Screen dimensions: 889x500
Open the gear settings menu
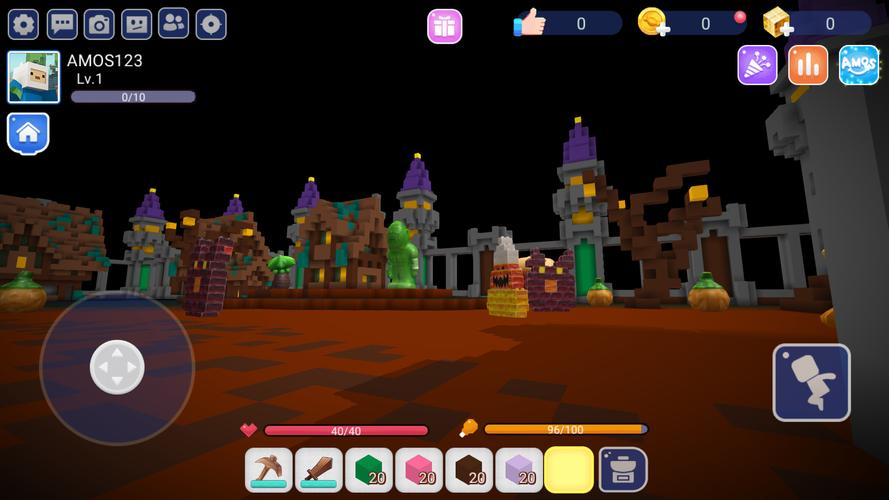pyautogui.click(x=23, y=24)
